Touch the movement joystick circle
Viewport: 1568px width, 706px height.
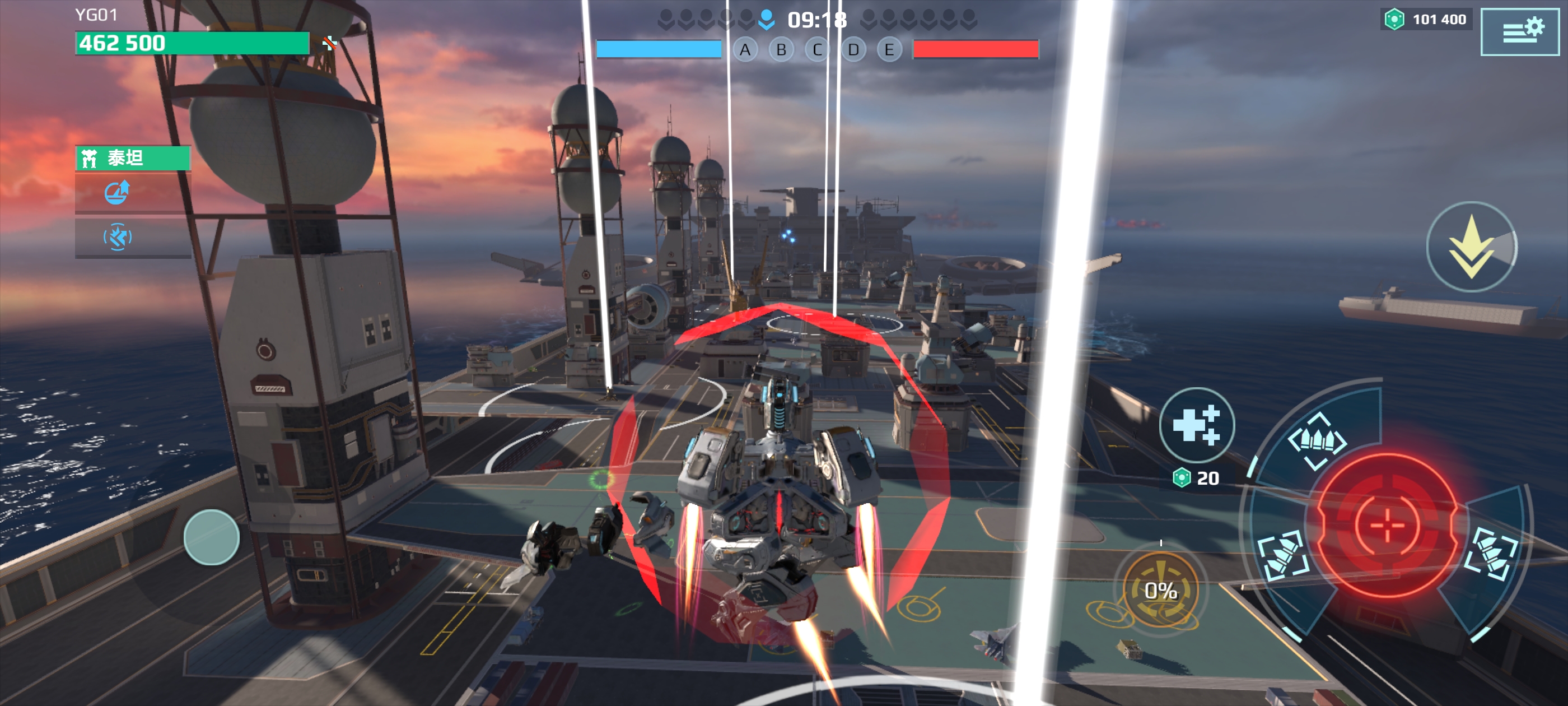coord(211,537)
